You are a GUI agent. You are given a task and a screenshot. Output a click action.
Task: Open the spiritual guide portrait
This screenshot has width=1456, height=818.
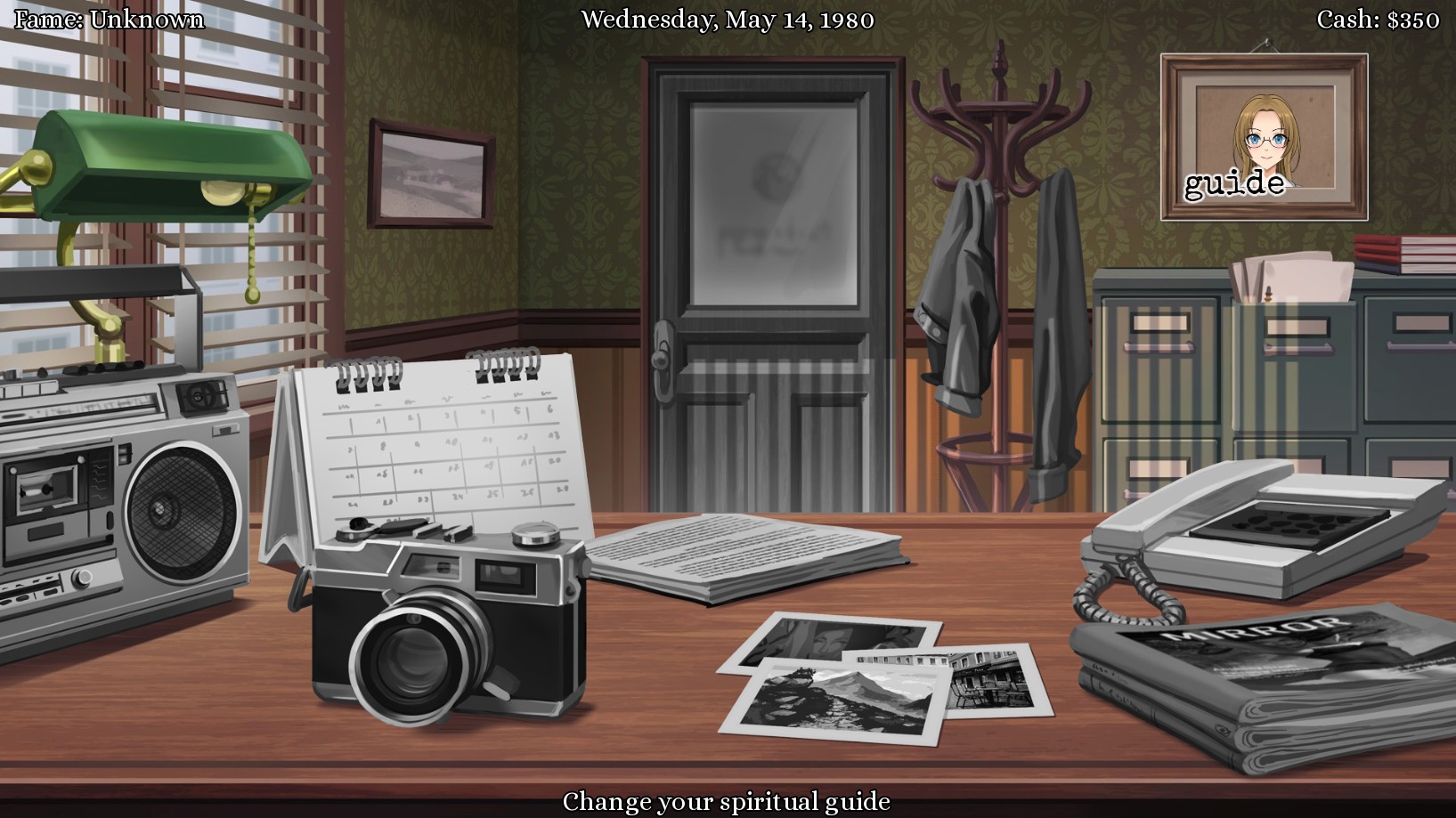(x=1264, y=137)
